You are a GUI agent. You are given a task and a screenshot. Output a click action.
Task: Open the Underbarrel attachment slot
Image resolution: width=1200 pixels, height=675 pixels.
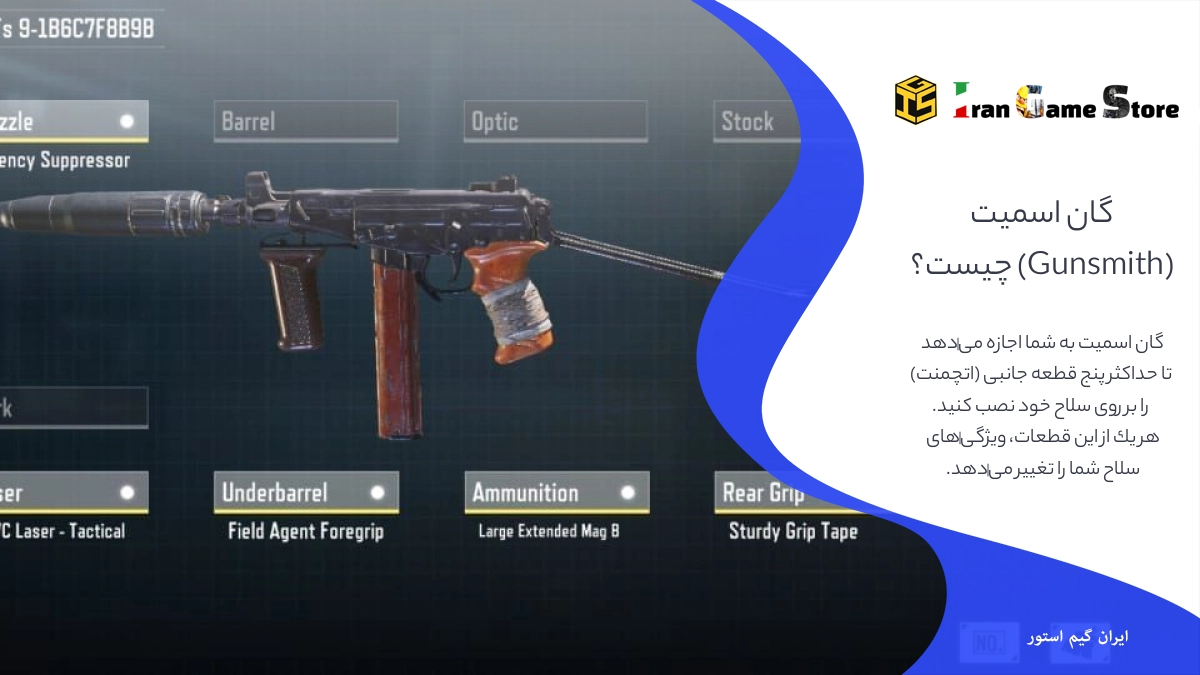[x=305, y=492]
